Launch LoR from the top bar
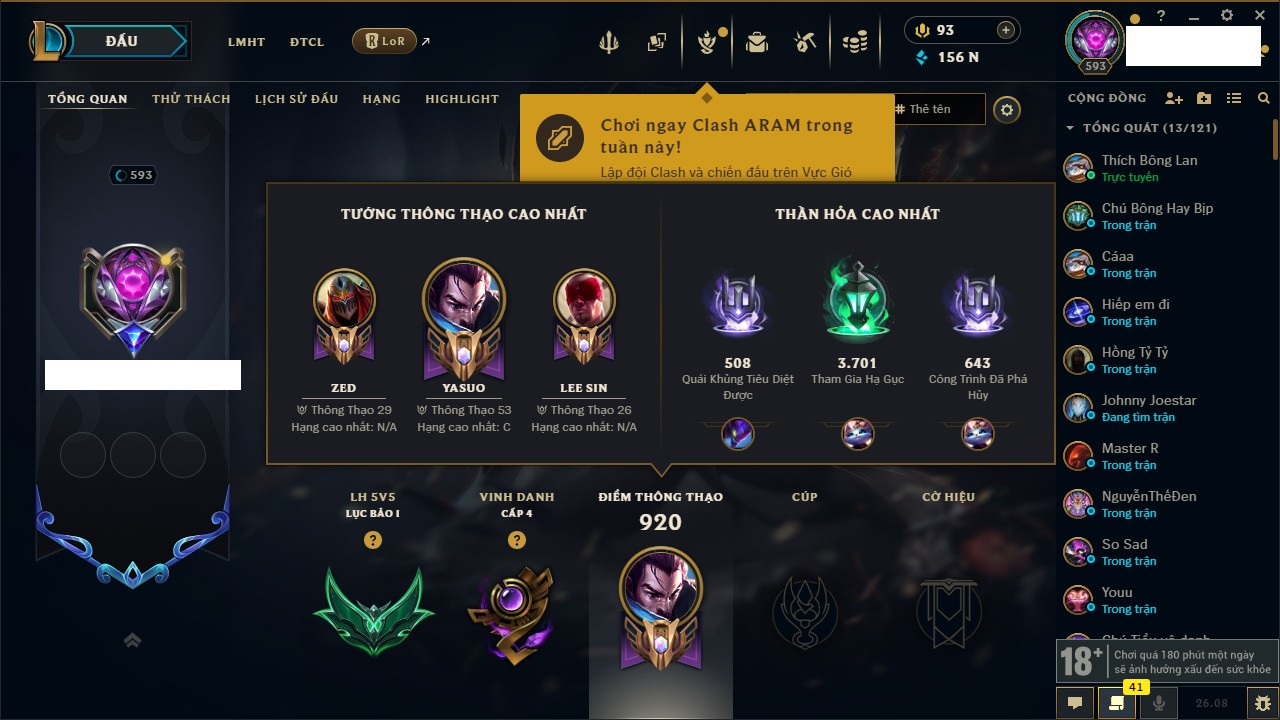This screenshot has height=720, width=1280. [384, 42]
